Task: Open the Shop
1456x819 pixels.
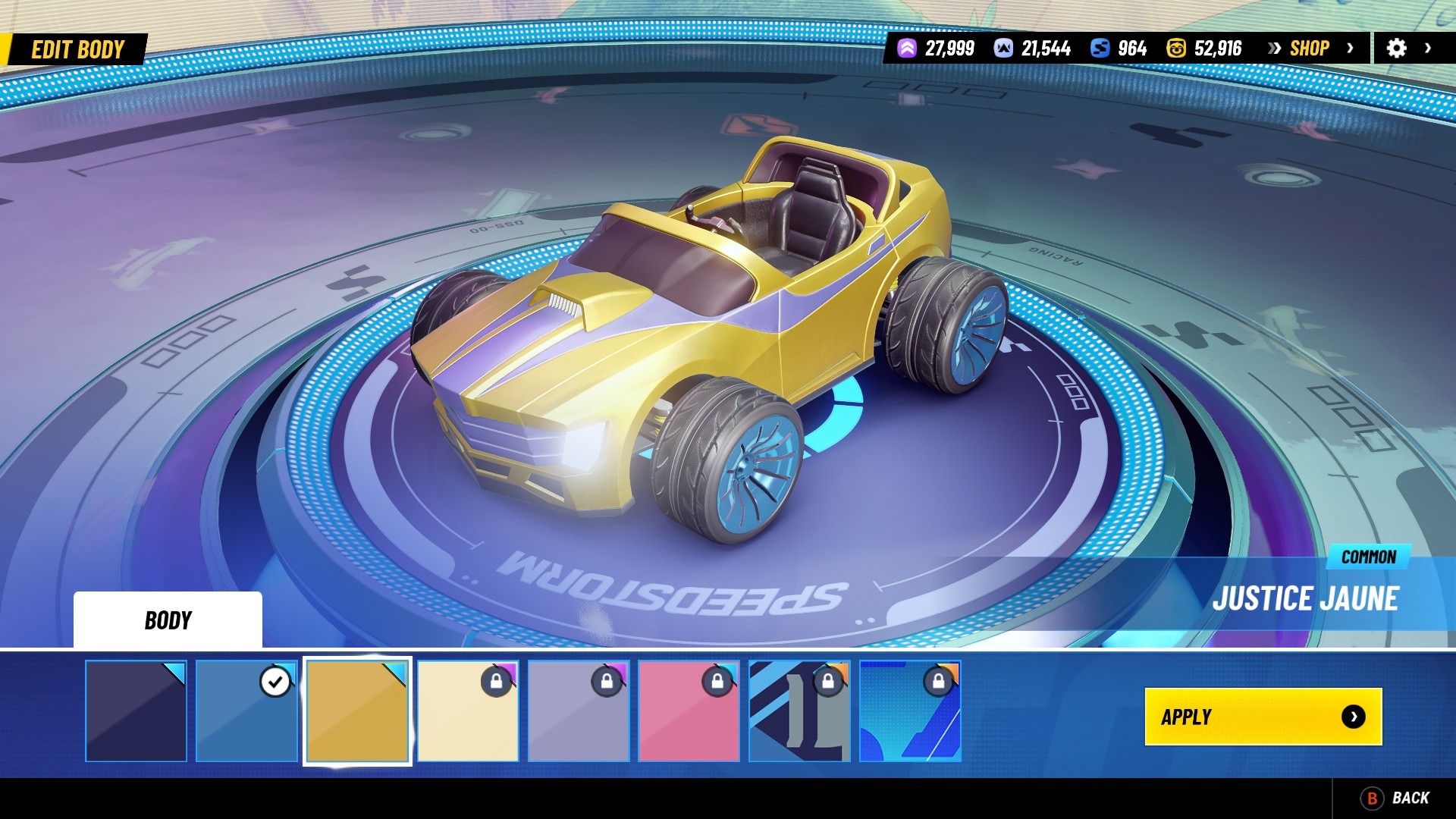Action: [x=1310, y=49]
